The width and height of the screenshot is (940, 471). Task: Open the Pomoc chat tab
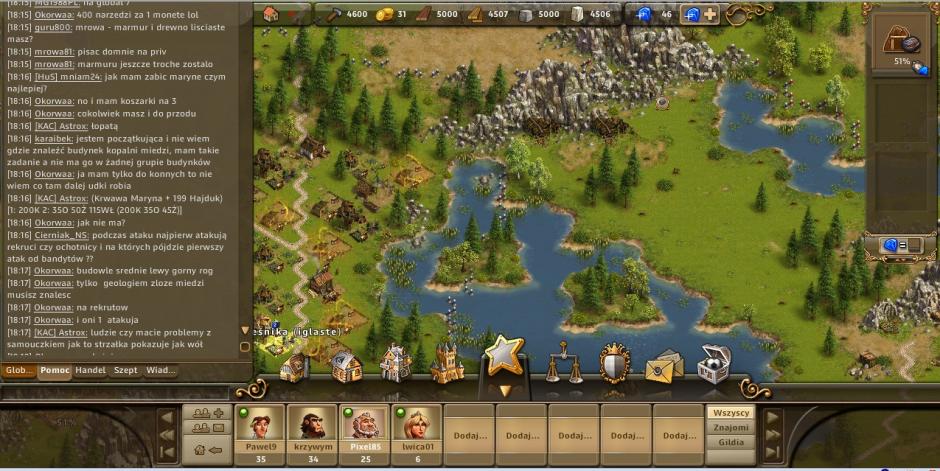[x=54, y=370]
